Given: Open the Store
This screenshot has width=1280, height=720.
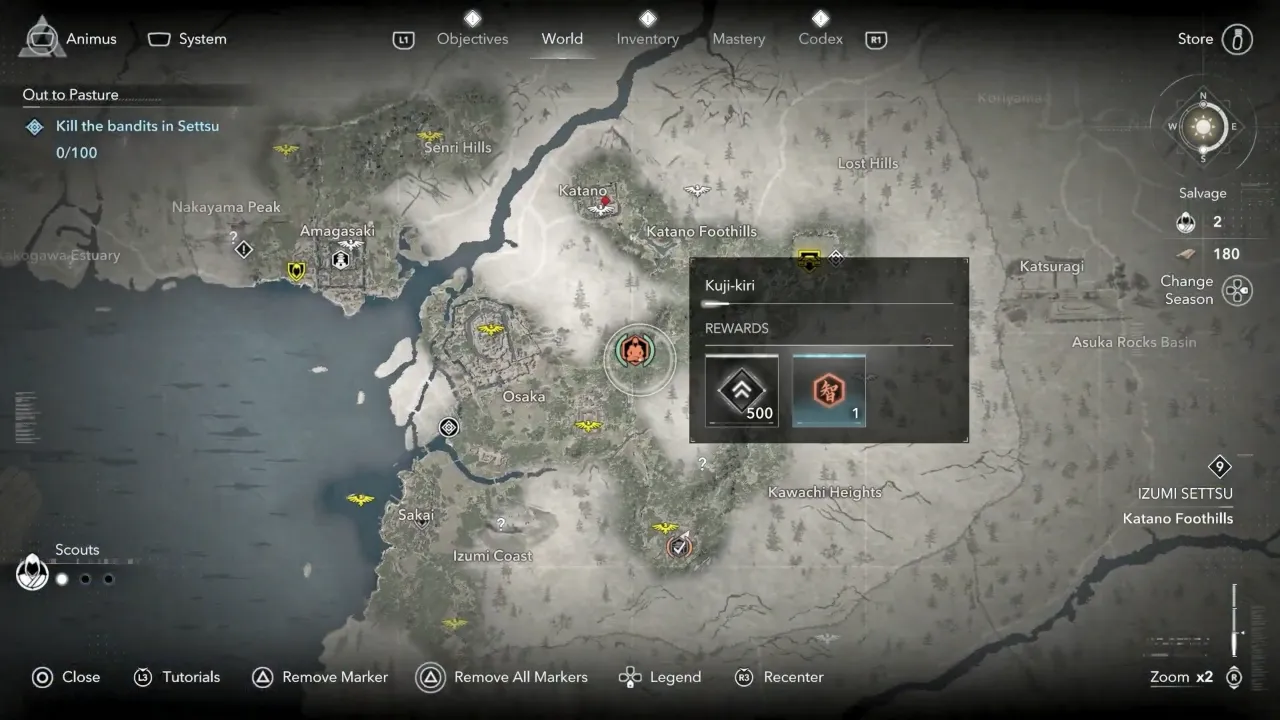Looking at the screenshot, I should point(1213,39).
